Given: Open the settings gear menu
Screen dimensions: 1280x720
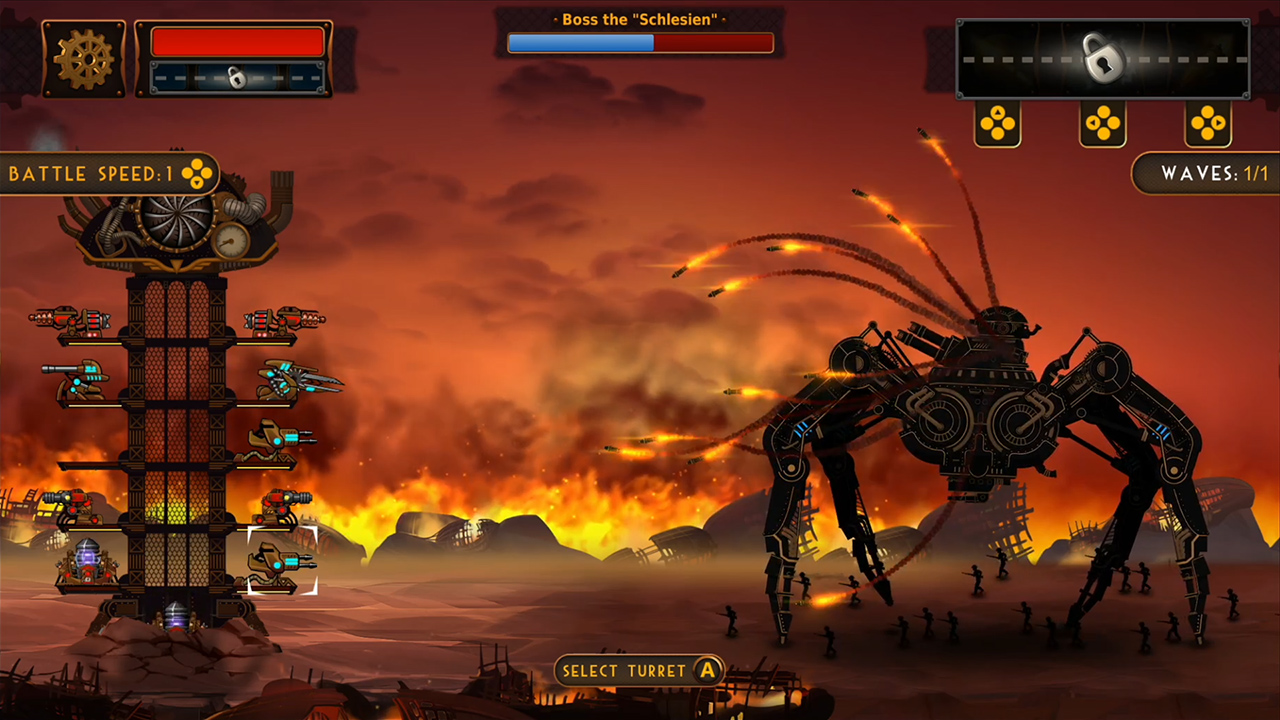Looking at the screenshot, I should tap(84, 58).
